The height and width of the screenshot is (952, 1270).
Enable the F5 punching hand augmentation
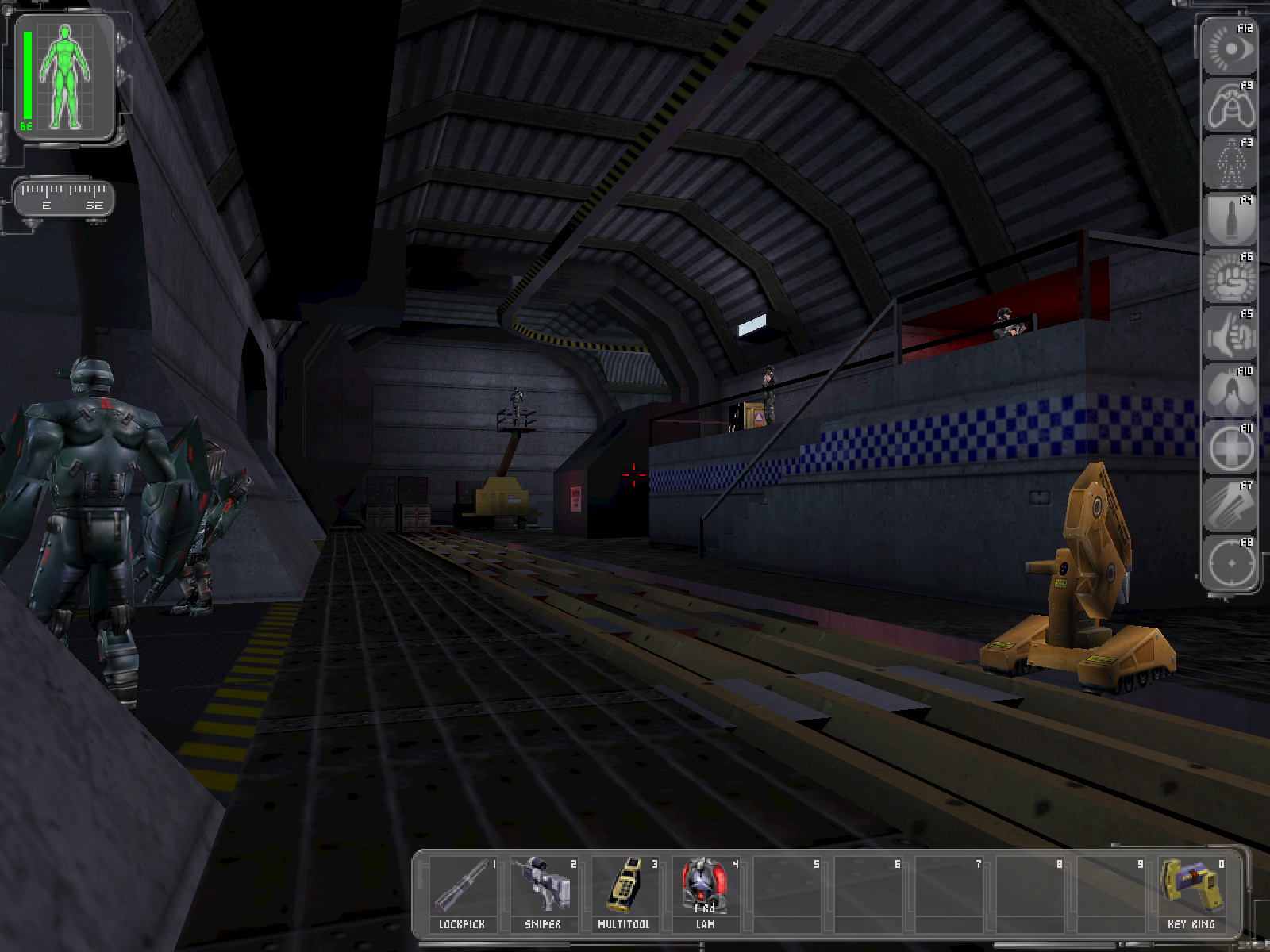(1229, 335)
